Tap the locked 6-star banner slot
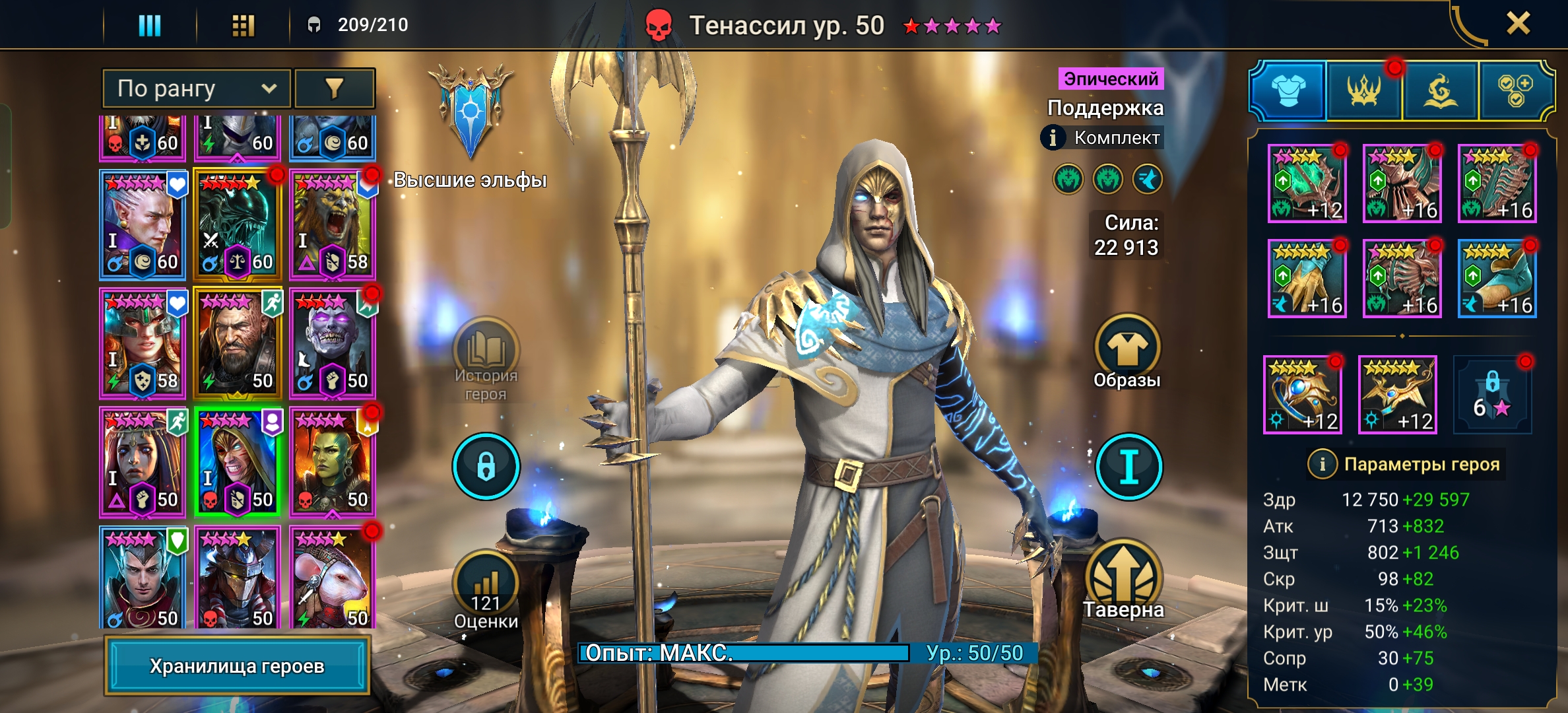This screenshot has height=713, width=1568. tap(1492, 395)
